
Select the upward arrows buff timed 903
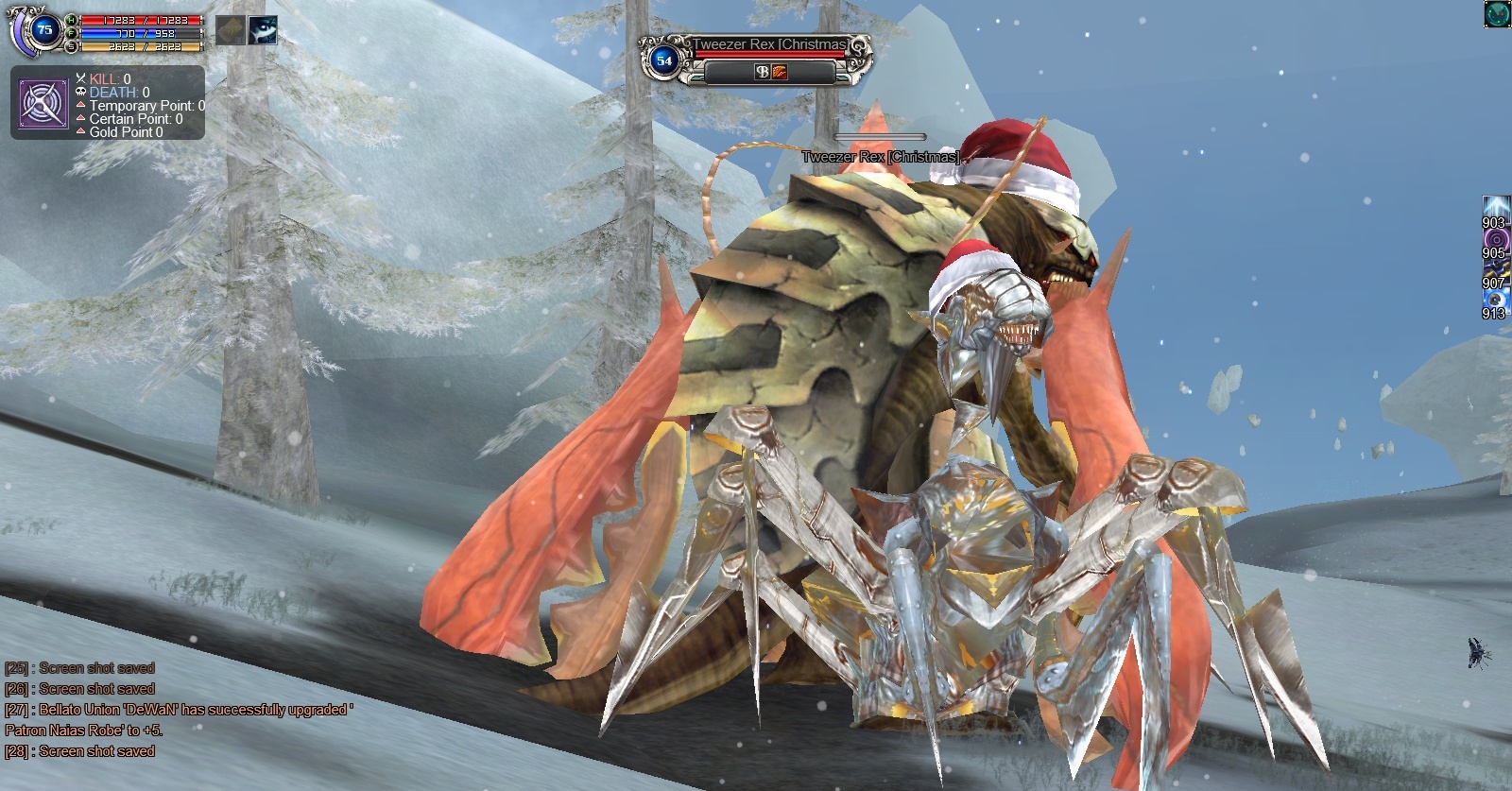click(1494, 207)
